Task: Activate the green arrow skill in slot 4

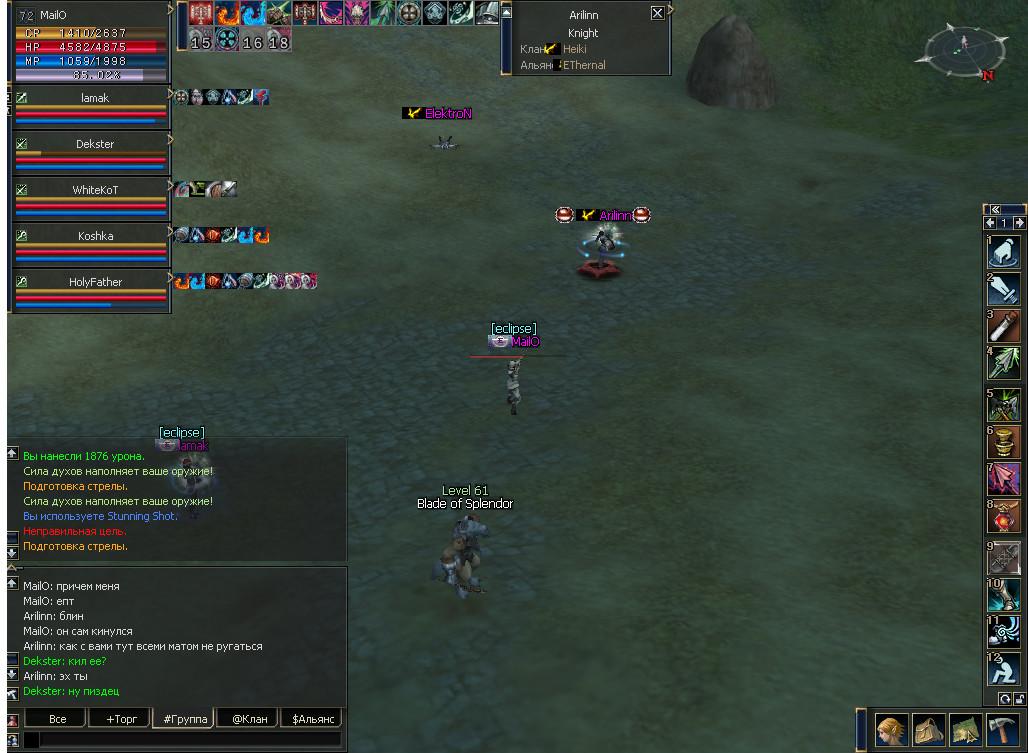Action: click(1004, 362)
